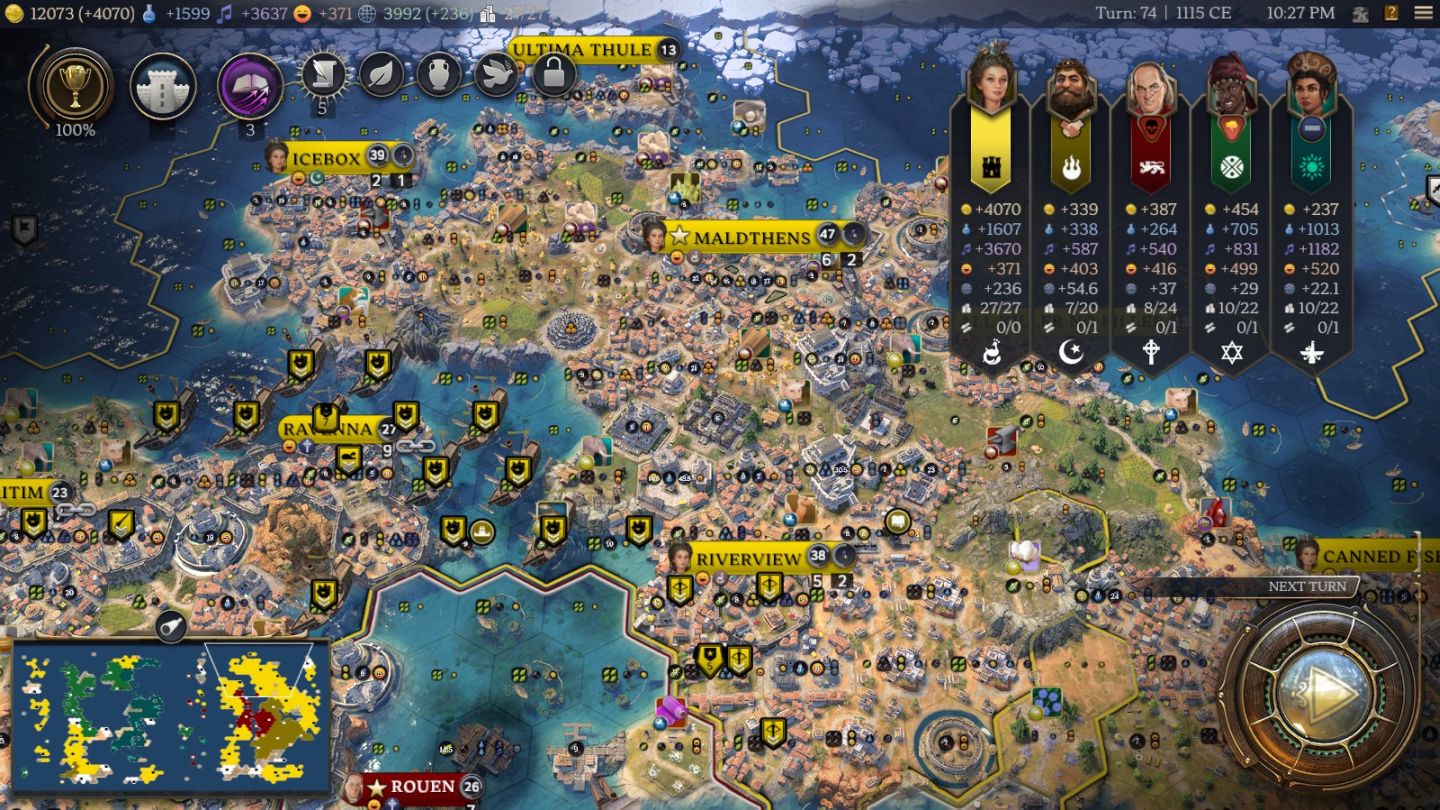Select the dove icon button
The height and width of the screenshot is (810, 1440).
click(496, 74)
